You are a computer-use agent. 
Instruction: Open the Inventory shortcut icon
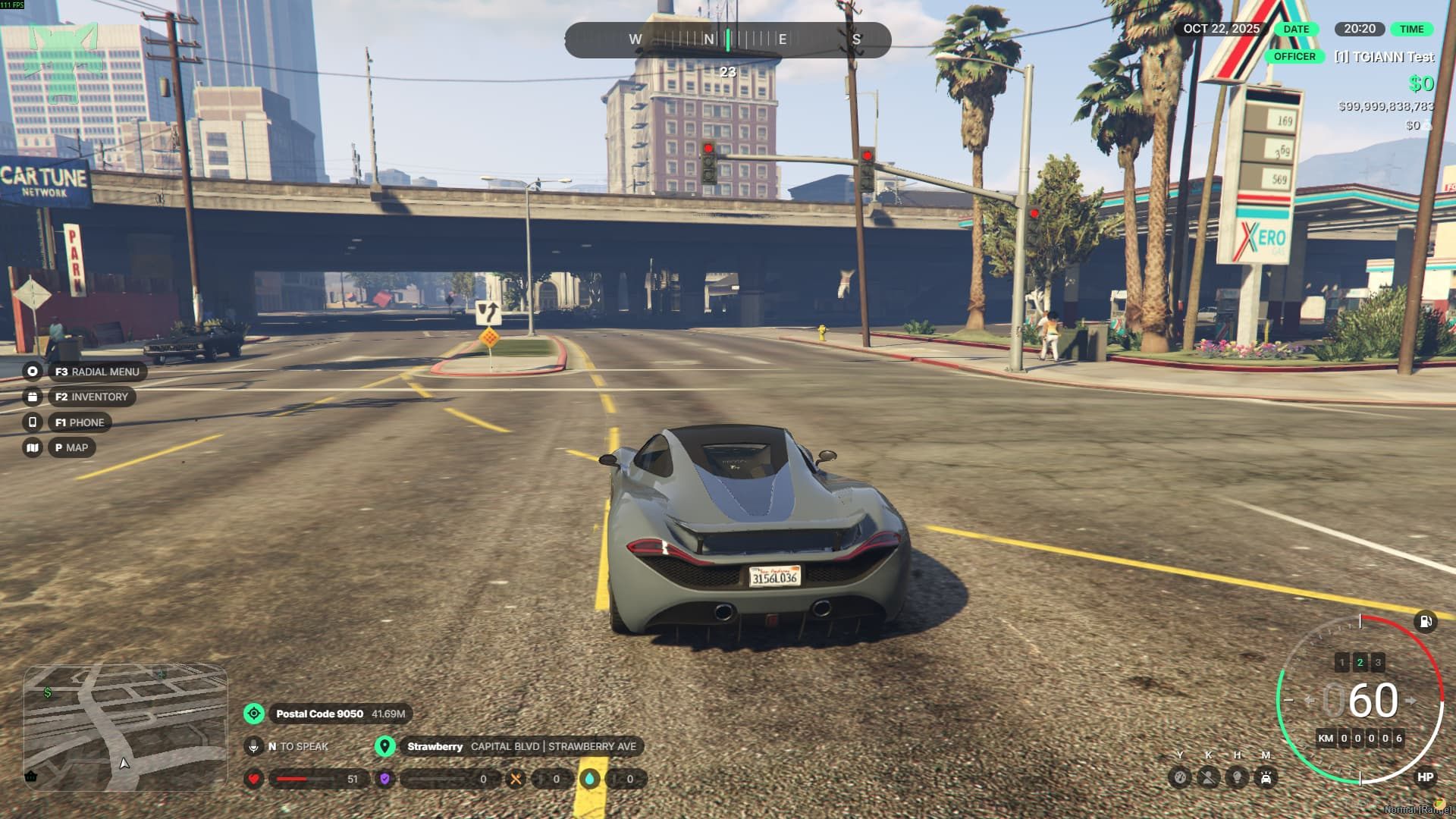pos(33,397)
